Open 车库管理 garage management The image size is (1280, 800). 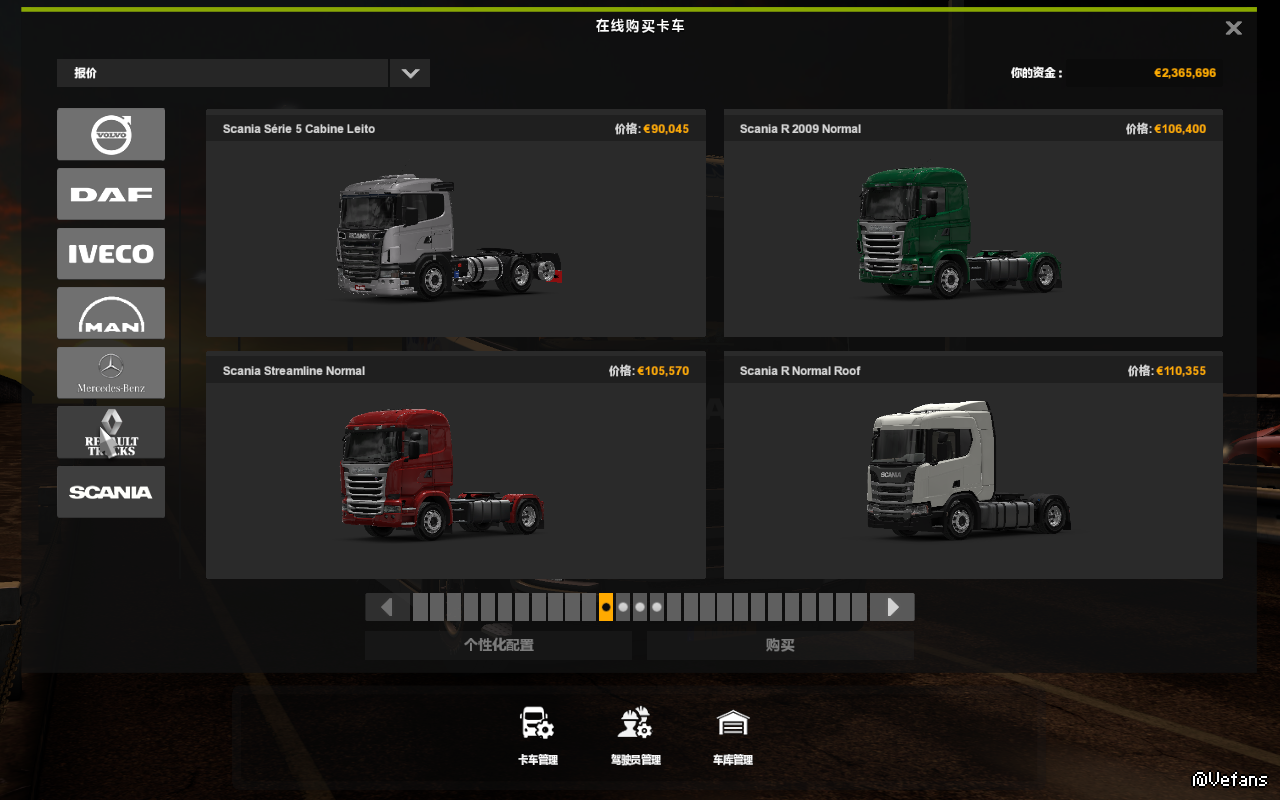733,735
